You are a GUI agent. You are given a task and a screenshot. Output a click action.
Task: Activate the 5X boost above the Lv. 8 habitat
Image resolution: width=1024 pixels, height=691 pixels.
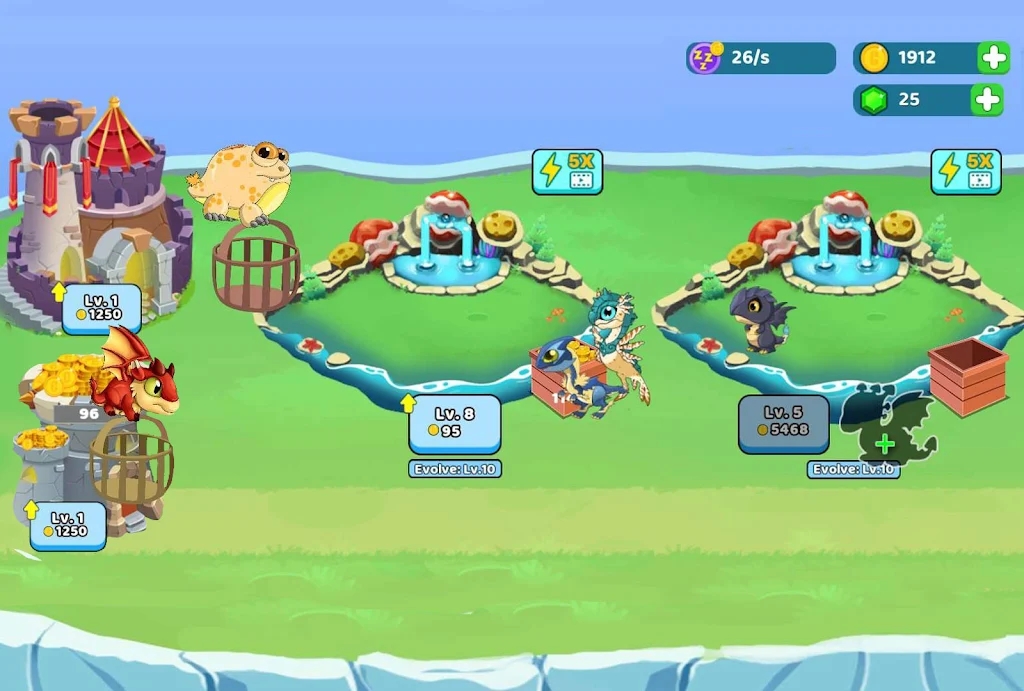[x=567, y=171]
